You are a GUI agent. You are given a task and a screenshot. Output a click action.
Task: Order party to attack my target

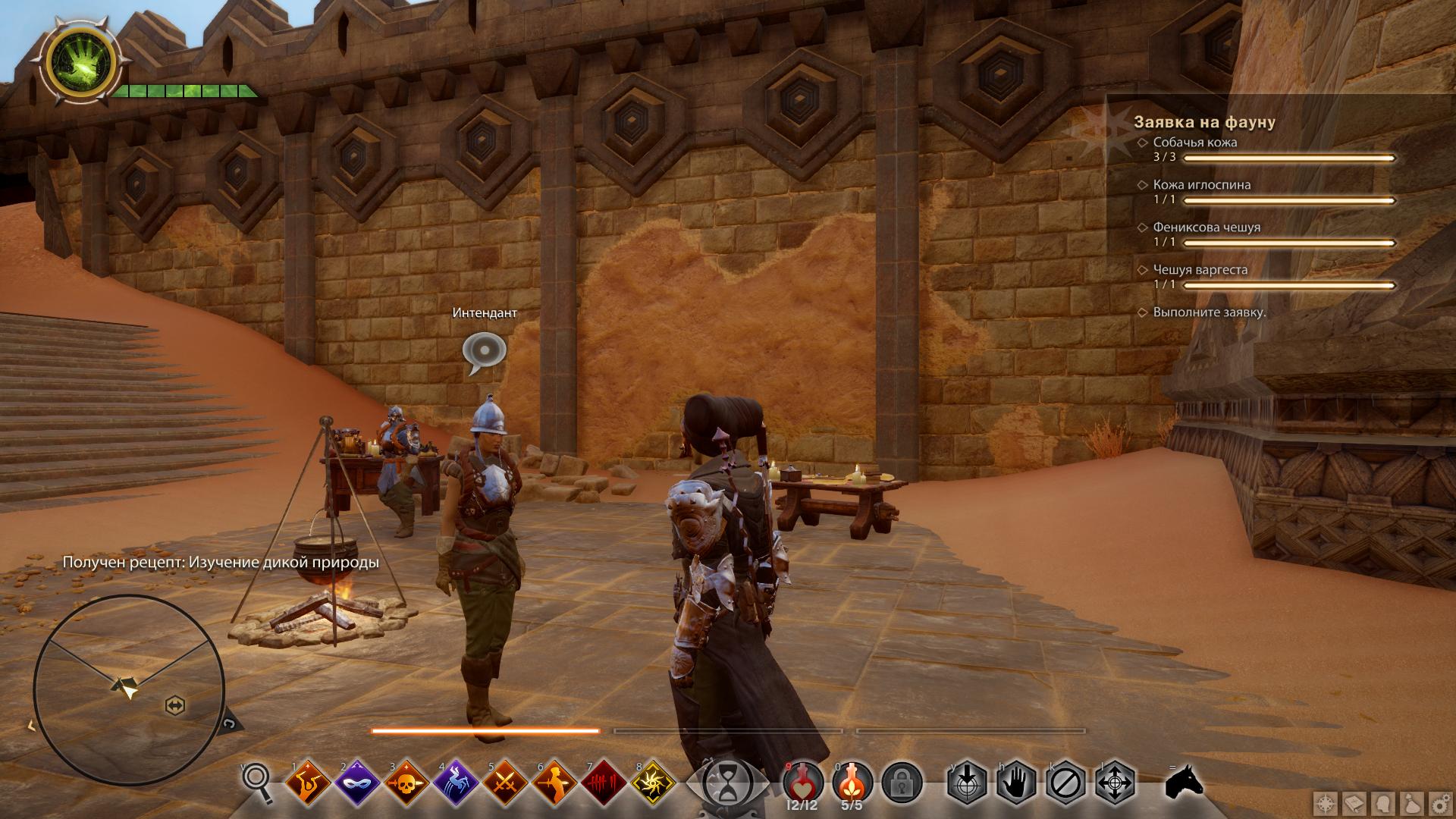click(x=967, y=783)
